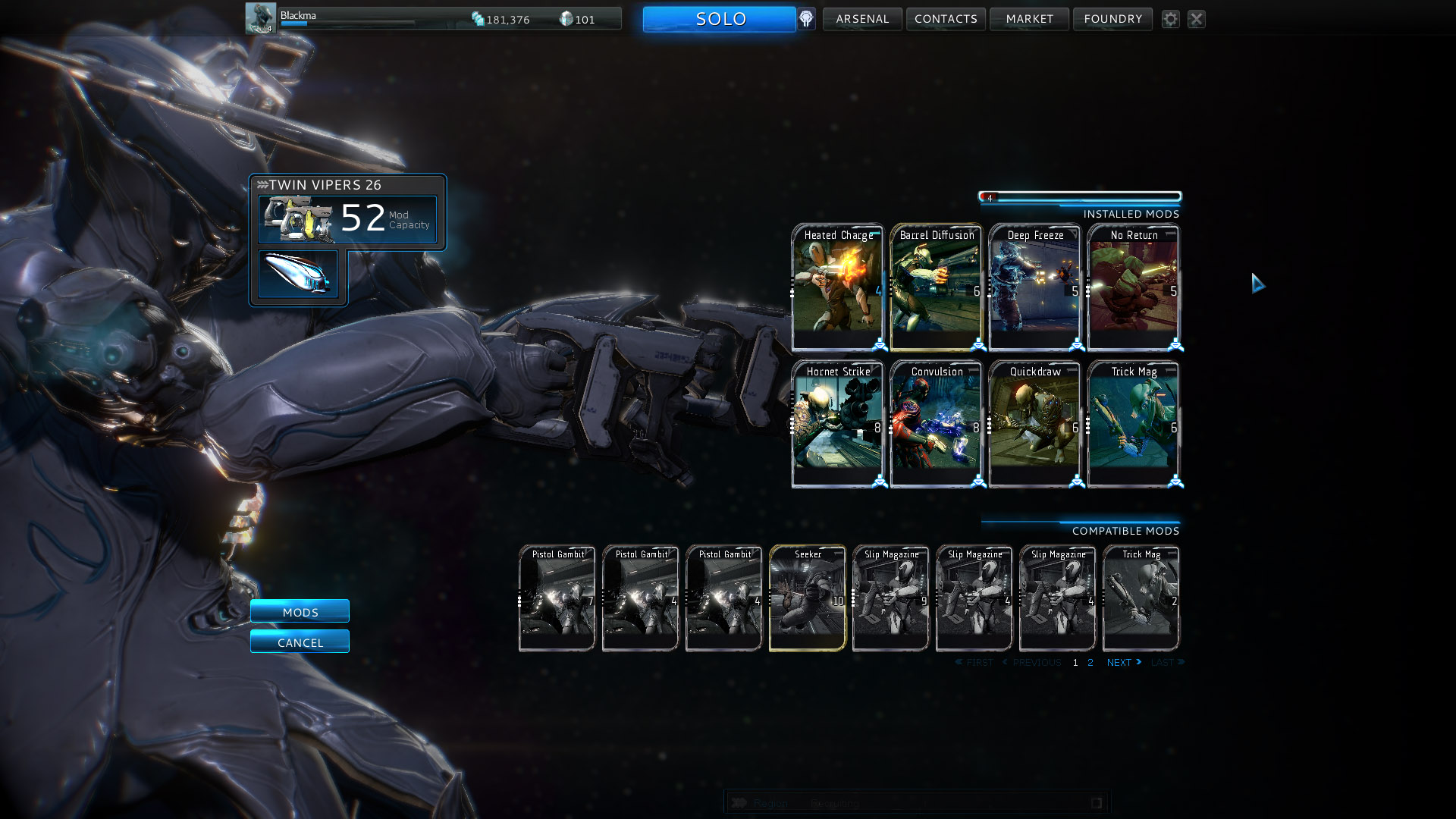
Task: Choose the Deep Freeze mod card
Action: [x=1034, y=287]
